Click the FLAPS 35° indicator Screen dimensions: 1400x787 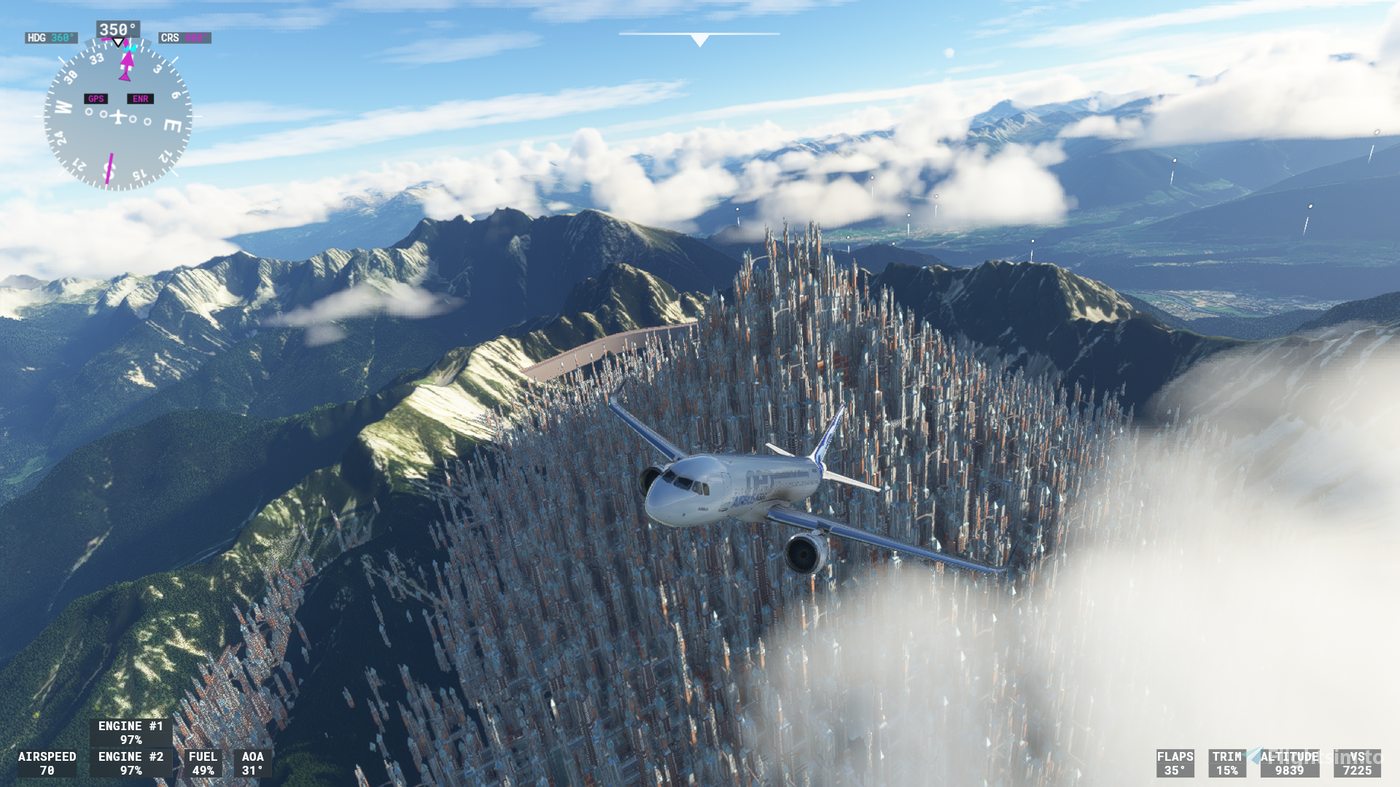[x=1174, y=763]
